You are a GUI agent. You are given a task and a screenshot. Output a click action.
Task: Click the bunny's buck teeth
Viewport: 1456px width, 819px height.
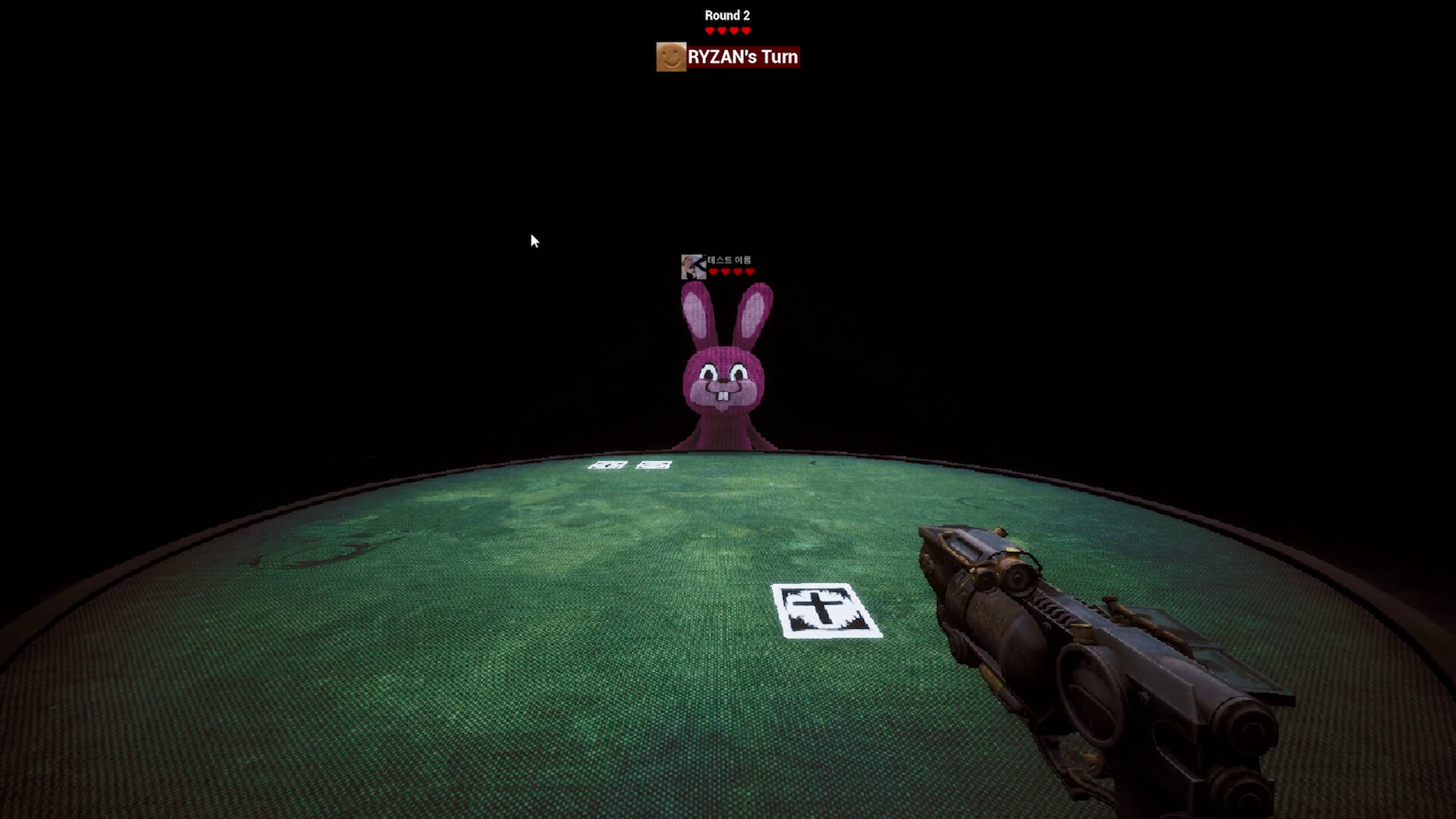coord(723,394)
